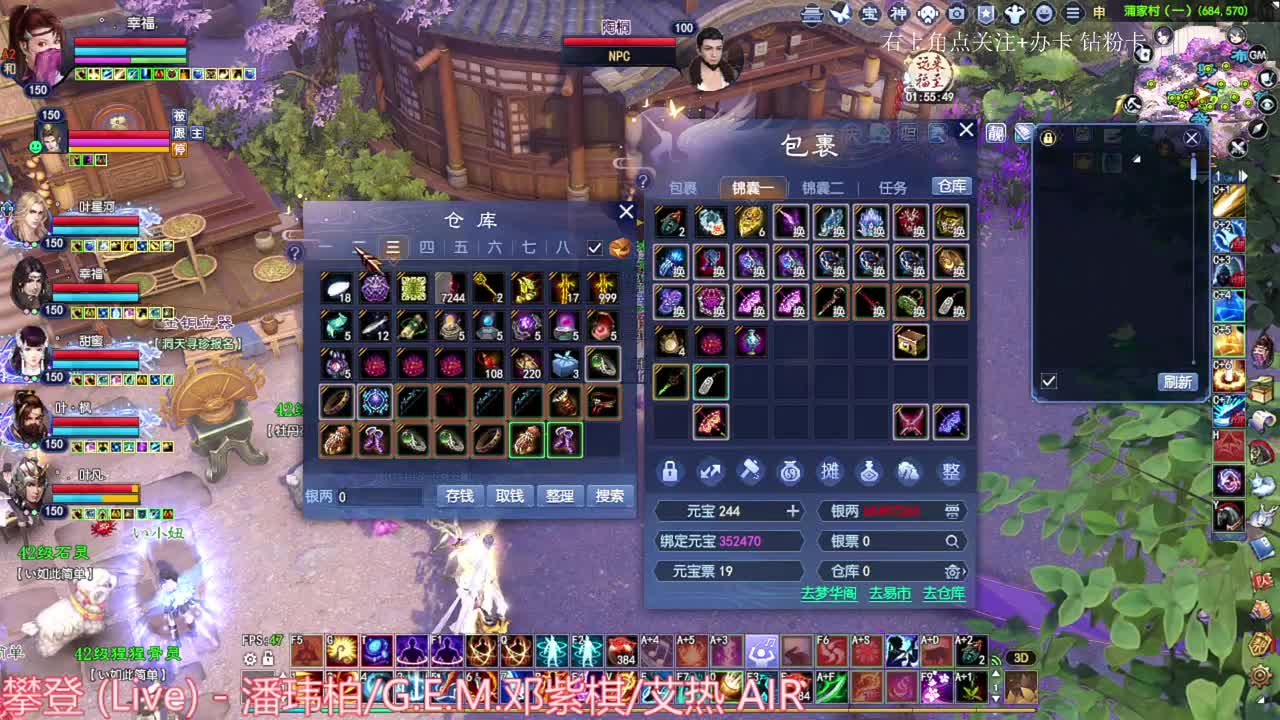Viewport: 1280px width, 720px height.
Task: Click the expand-arrows icon in bag bottom row
Action: pyautogui.click(x=709, y=471)
